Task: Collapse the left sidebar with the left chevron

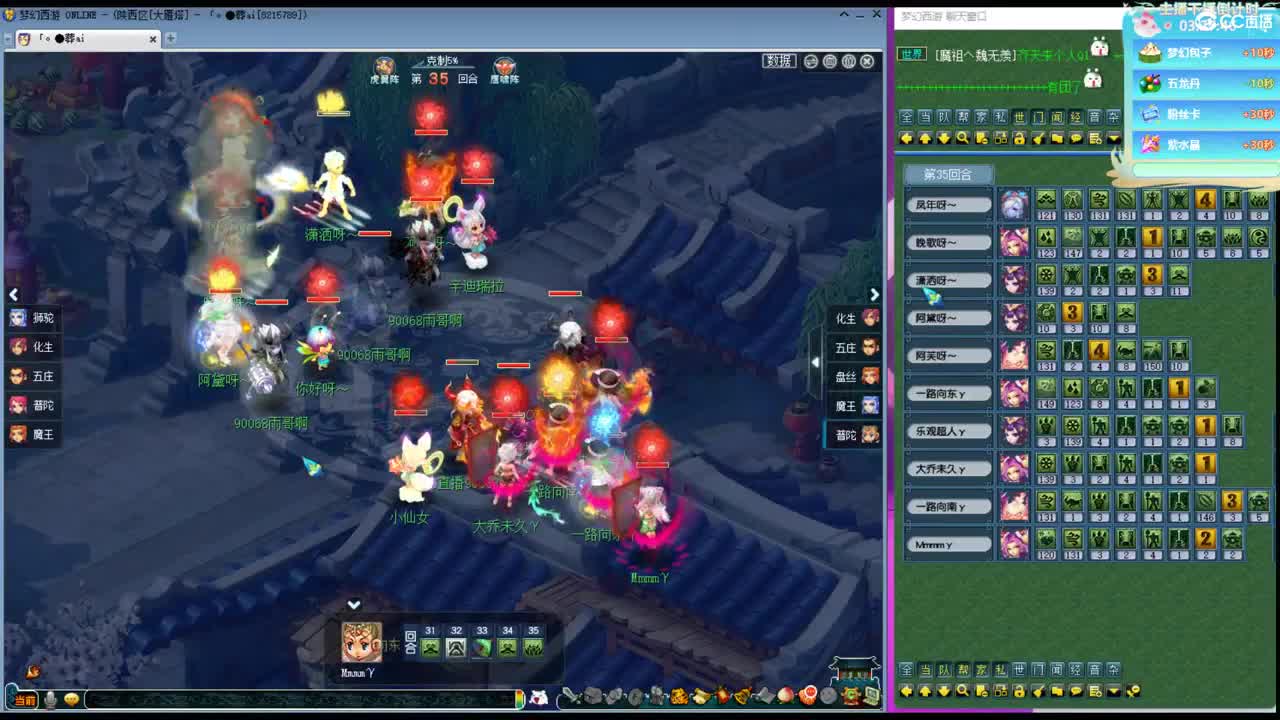Action: click(x=14, y=294)
